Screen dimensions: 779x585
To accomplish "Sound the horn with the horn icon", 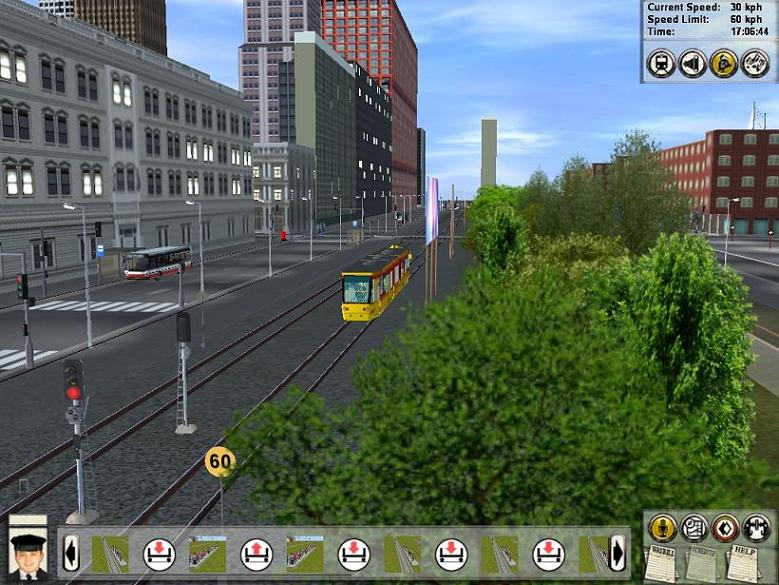I will [692, 64].
